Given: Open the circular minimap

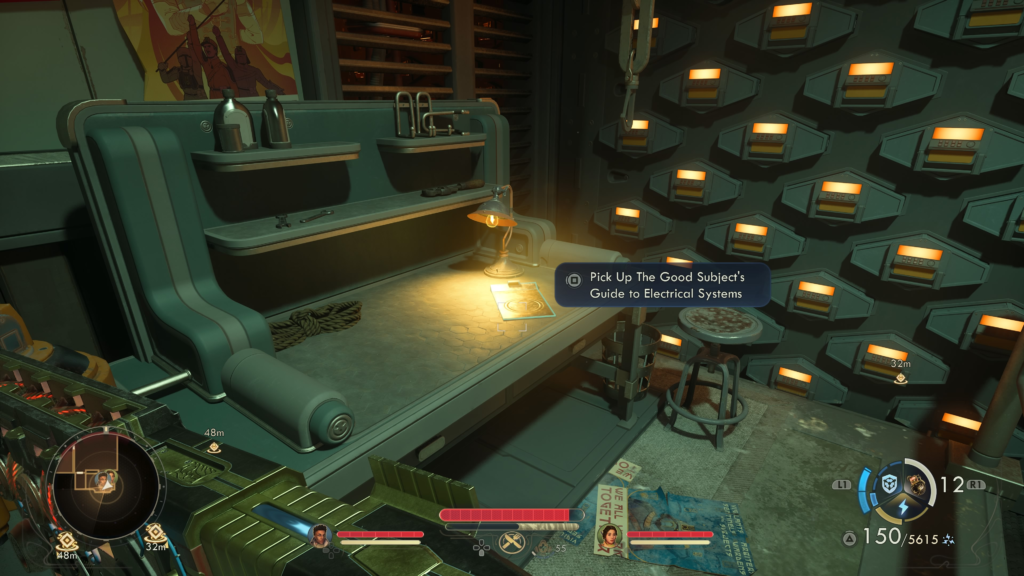Looking at the screenshot, I should [x=103, y=484].
